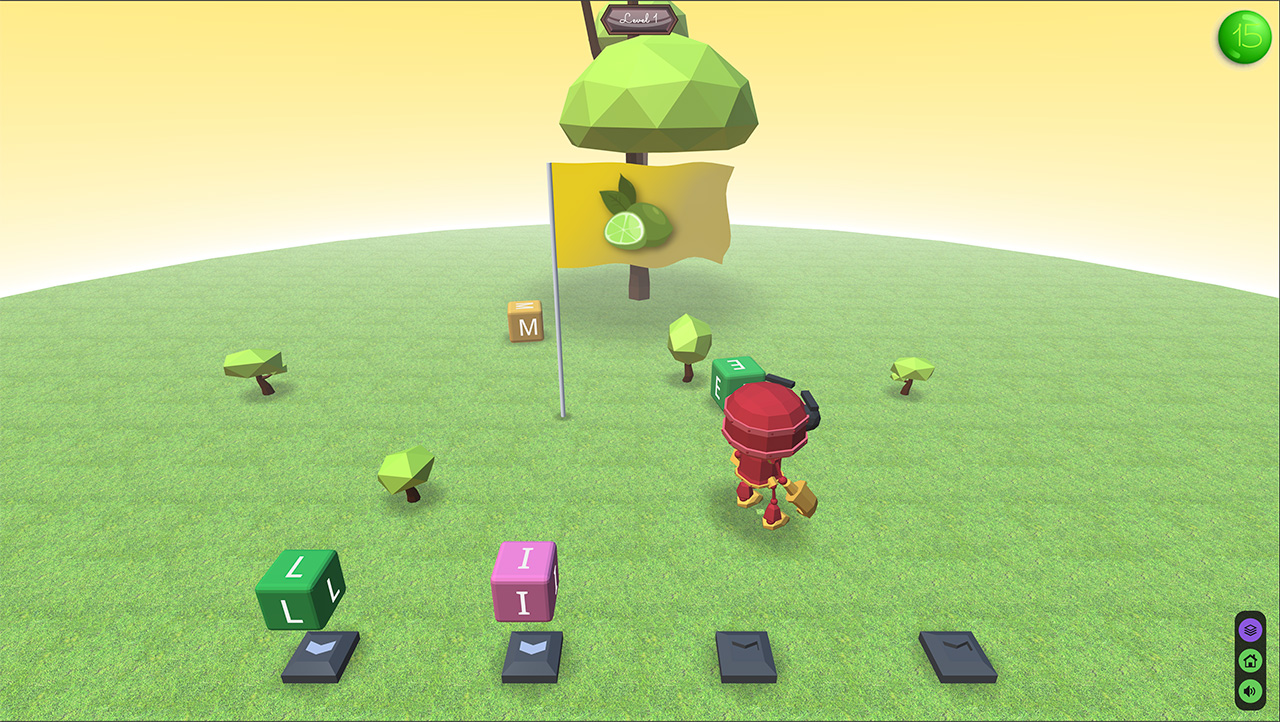1280x722 pixels.
Task: Select the green letter L cube
Action: 298,586
